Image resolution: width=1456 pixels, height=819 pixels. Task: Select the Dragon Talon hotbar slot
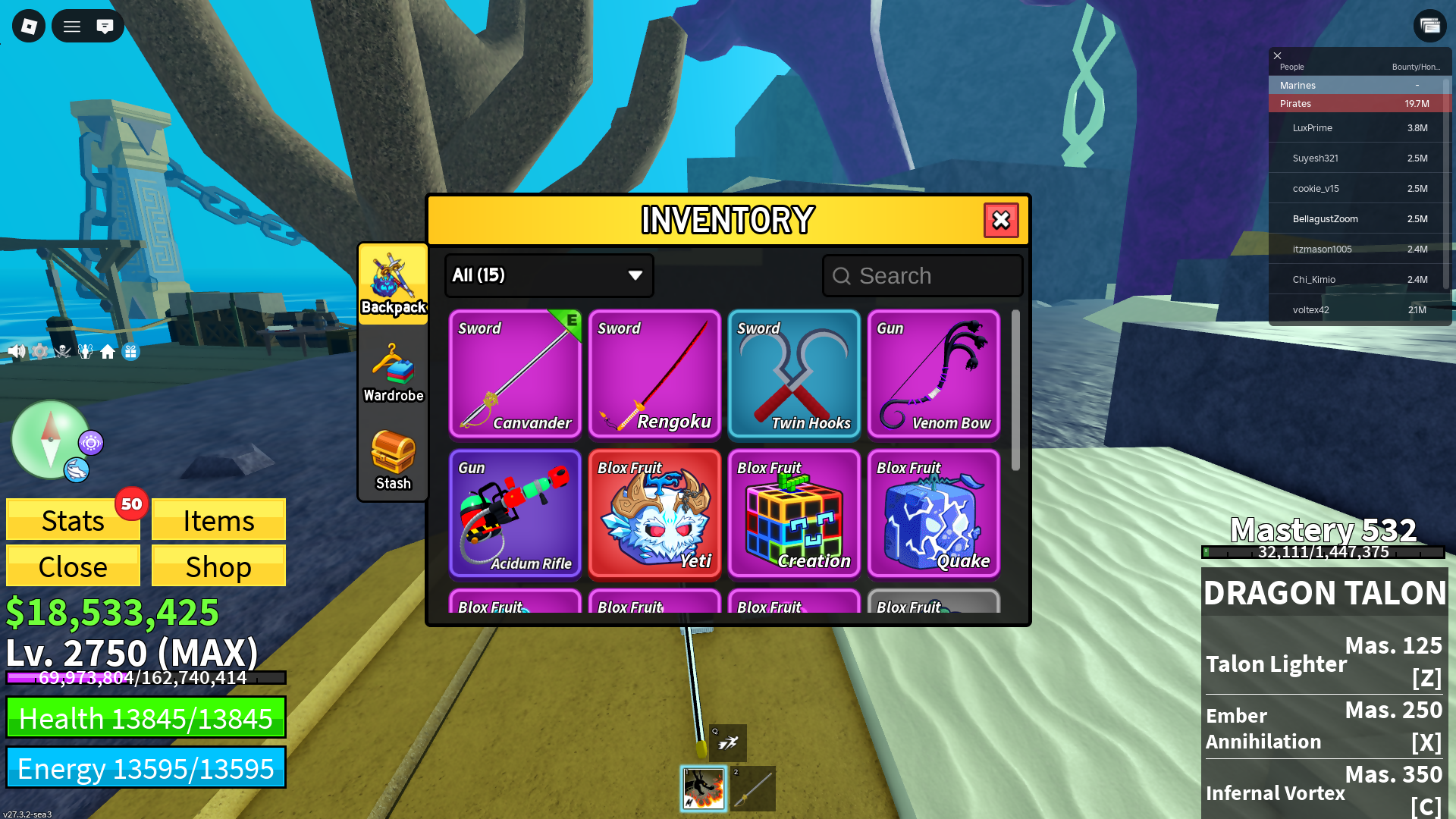tap(704, 789)
